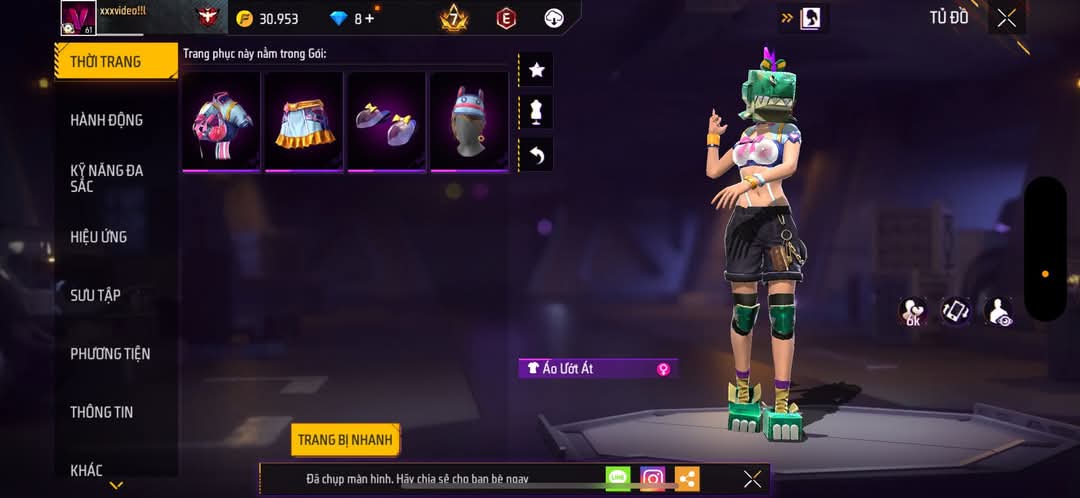1080x498 pixels.
Task: Pick the blue skirt with orange ruffle
Action: [304, 120]
